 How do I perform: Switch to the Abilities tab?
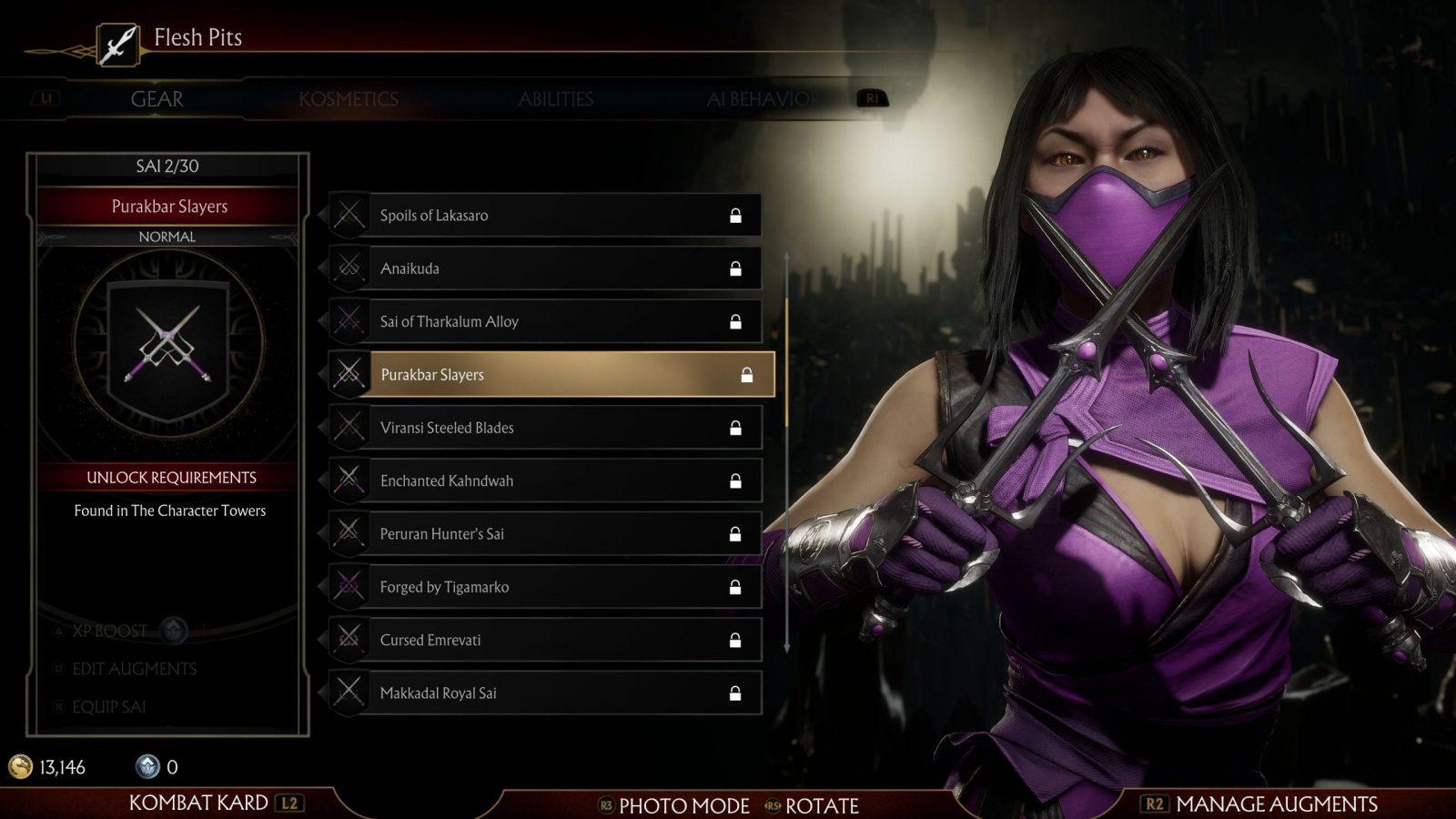click(555, 99)
